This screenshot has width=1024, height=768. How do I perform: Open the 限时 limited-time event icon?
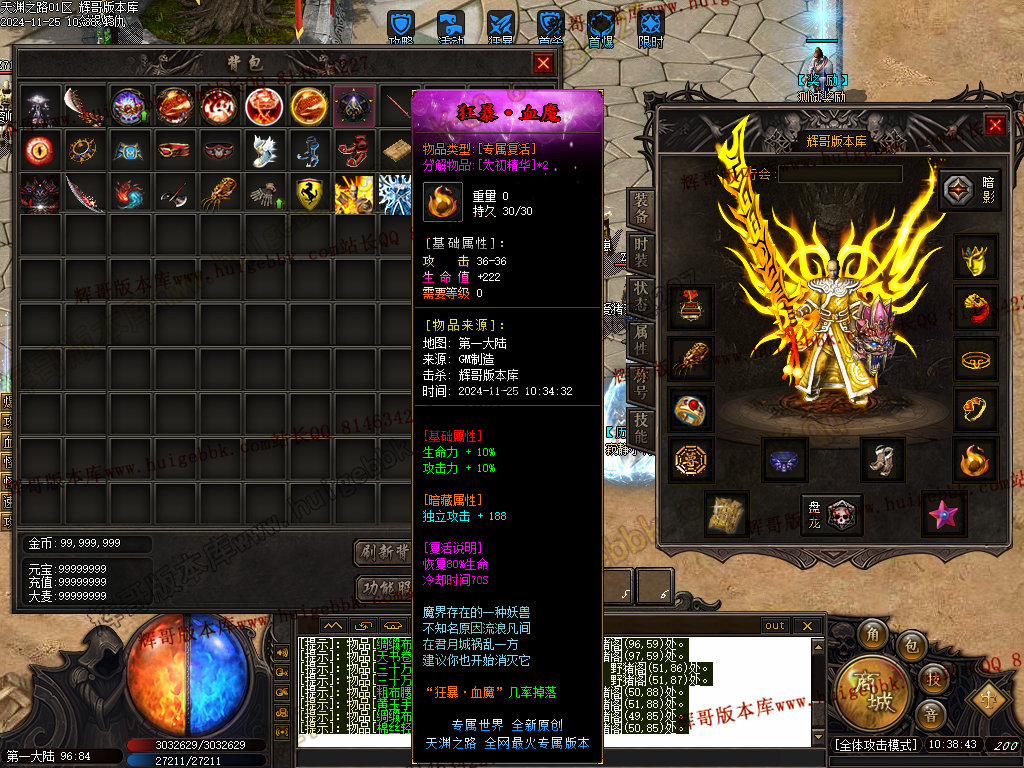[651, 27]
